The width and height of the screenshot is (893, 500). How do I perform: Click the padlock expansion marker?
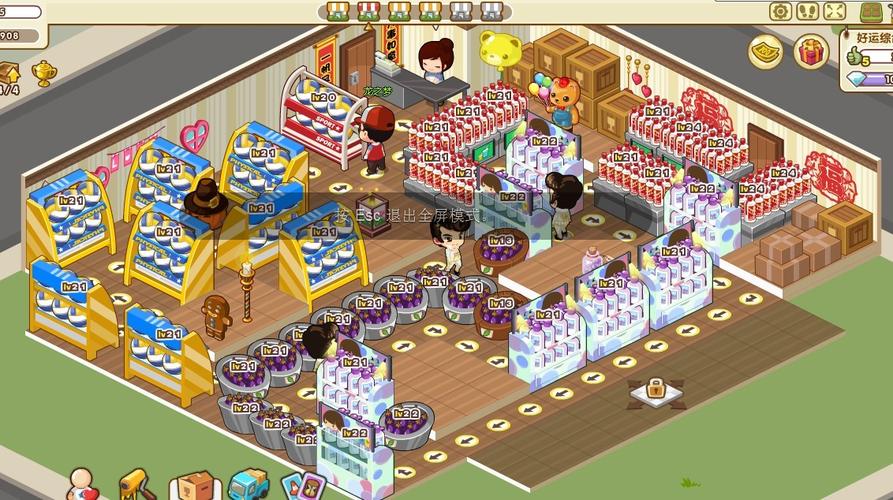tap(656, 389)
